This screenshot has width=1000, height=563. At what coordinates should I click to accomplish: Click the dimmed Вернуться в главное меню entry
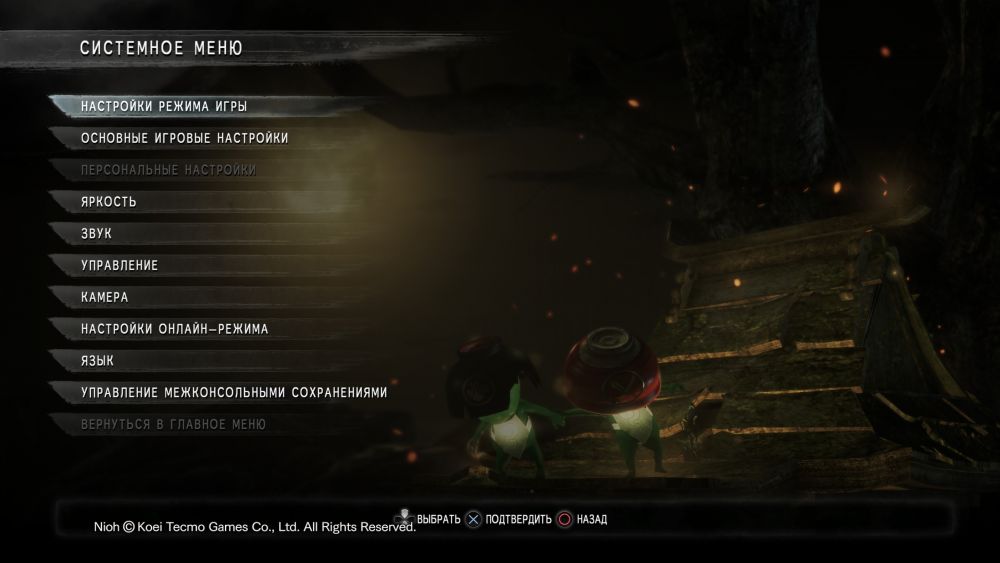(173, 425)
